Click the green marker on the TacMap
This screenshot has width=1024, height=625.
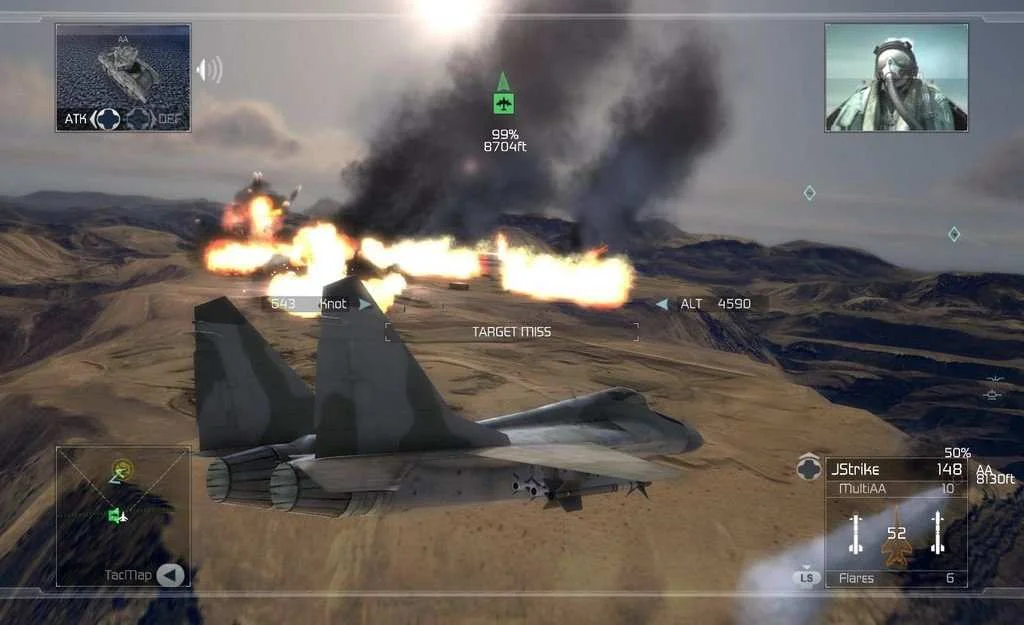pyautogui.click(x=117, y=515)
